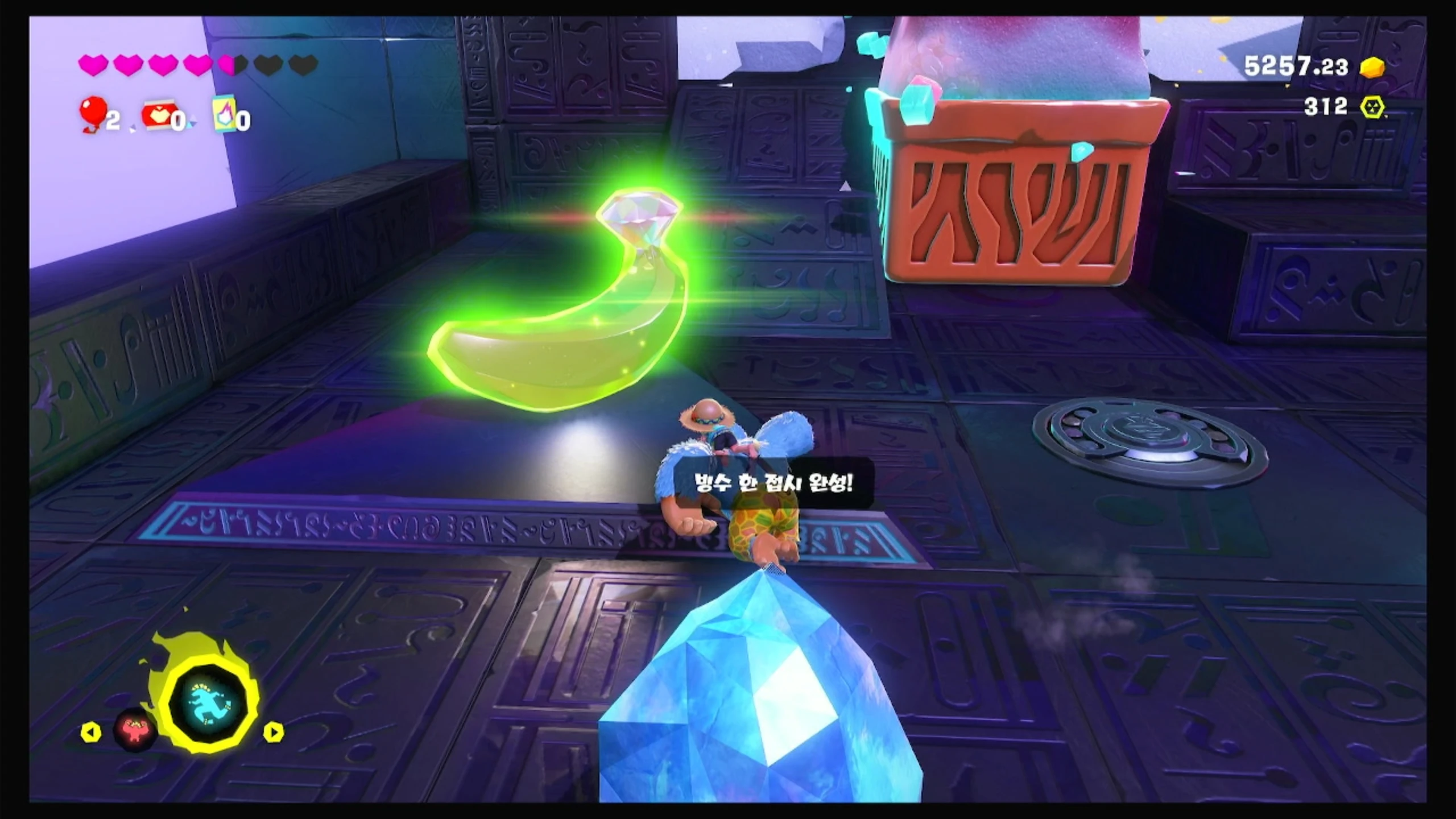This screenshot has height=819, width=1456.
Task: Click the yellow hexagon chip counter icon
Action: [x=1372, y=107]
